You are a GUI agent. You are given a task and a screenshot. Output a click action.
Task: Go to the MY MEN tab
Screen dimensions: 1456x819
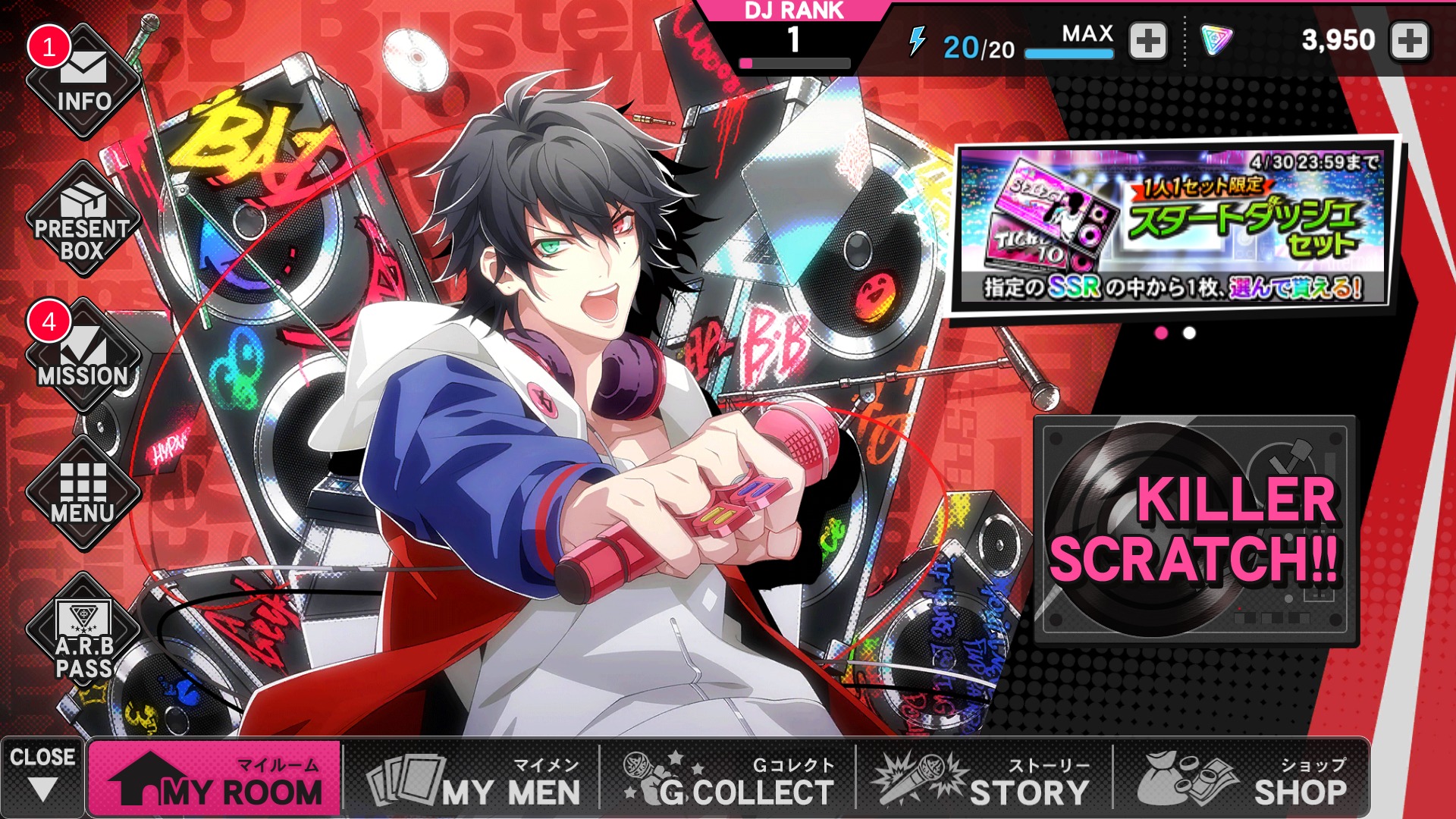(x=473, y=779)
